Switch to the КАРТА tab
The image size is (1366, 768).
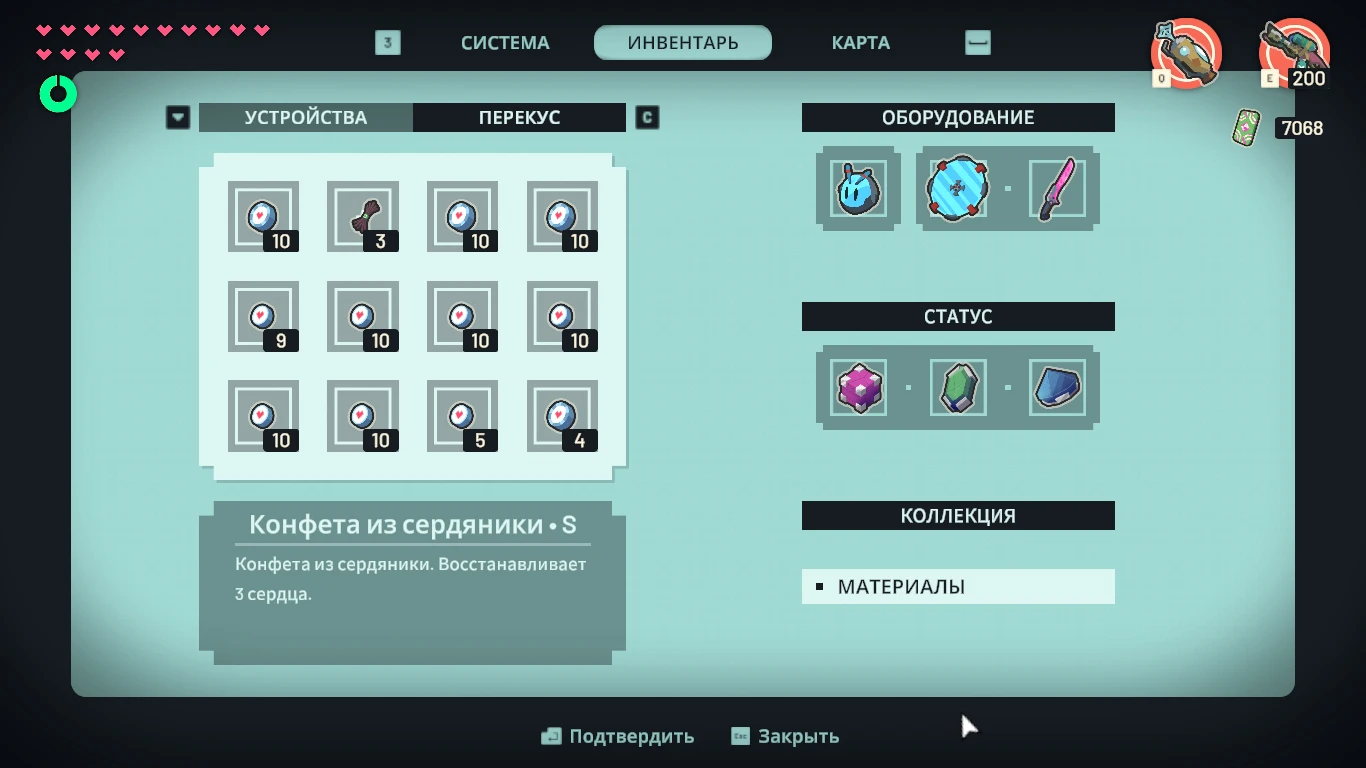tap(860, 42)
